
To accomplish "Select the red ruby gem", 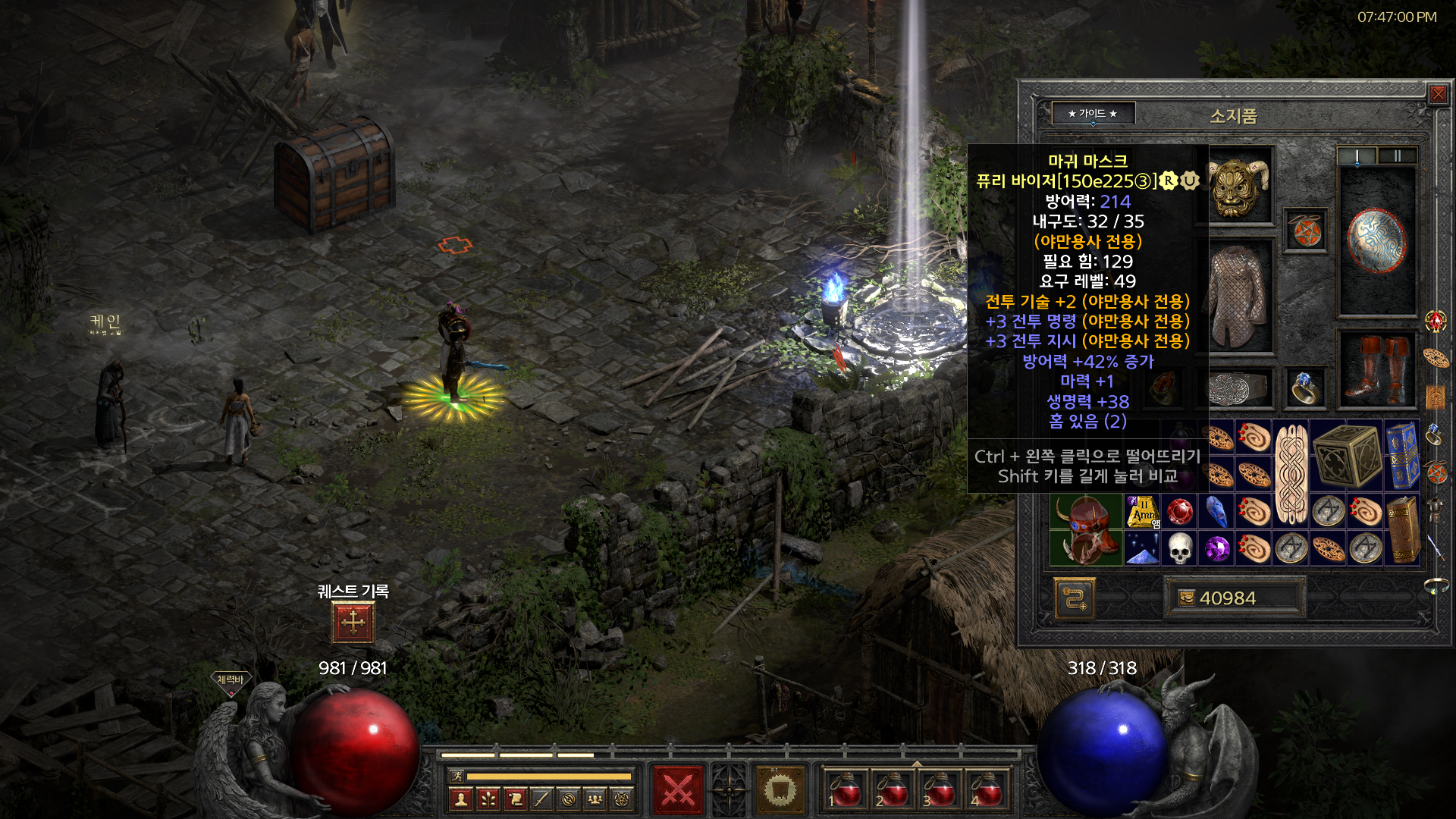I will [1179, 511].
